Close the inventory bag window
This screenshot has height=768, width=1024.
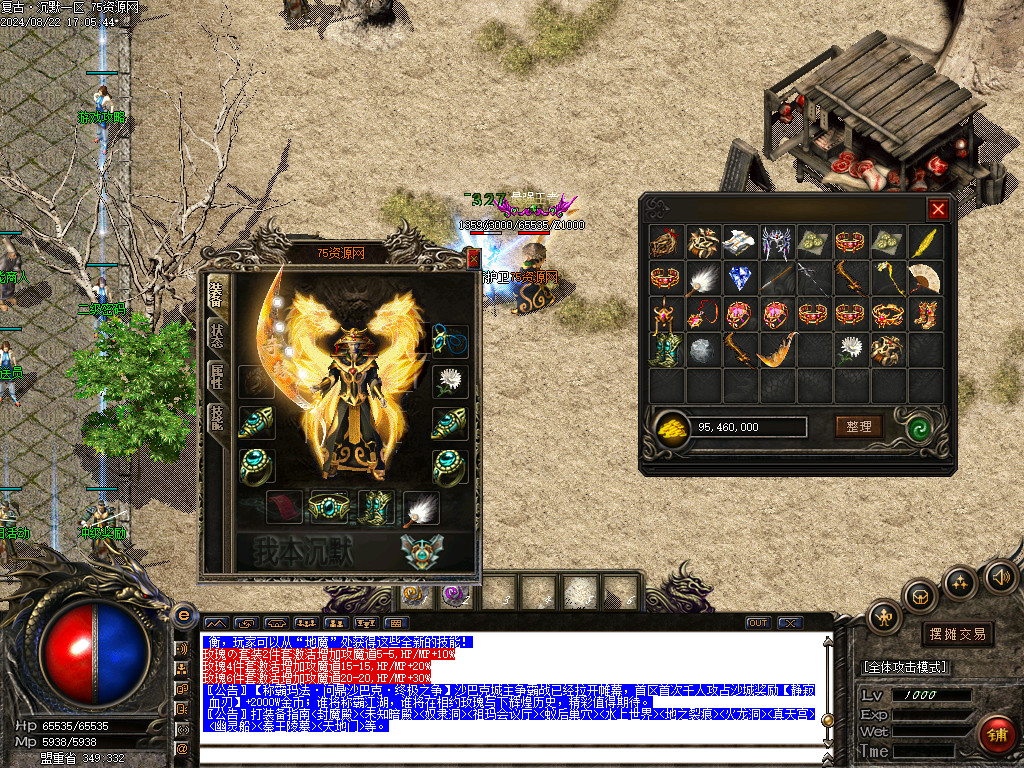(937, 209)
